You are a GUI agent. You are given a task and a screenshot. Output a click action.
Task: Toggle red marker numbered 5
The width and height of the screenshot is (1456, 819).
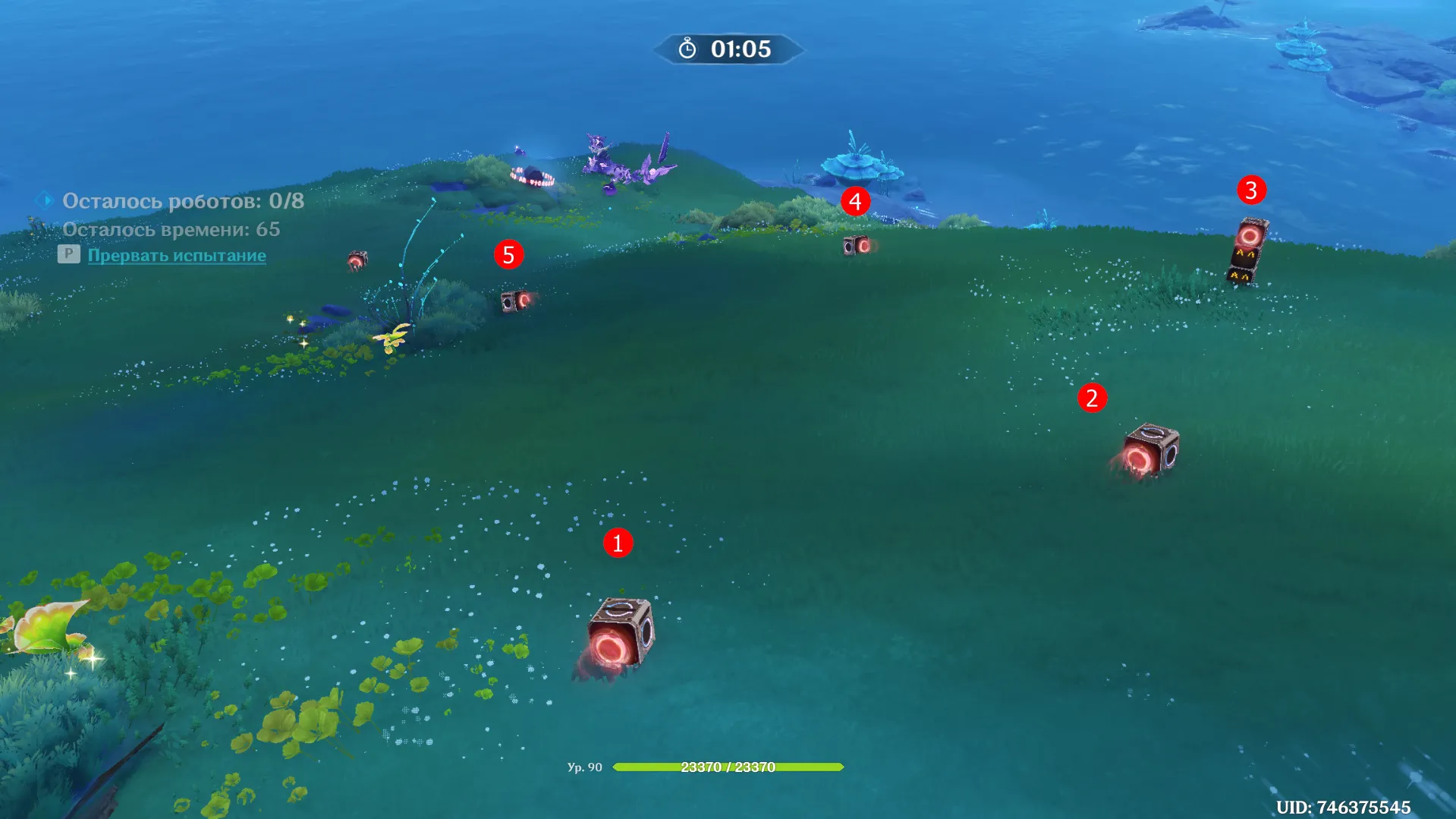tap(509, 255)
